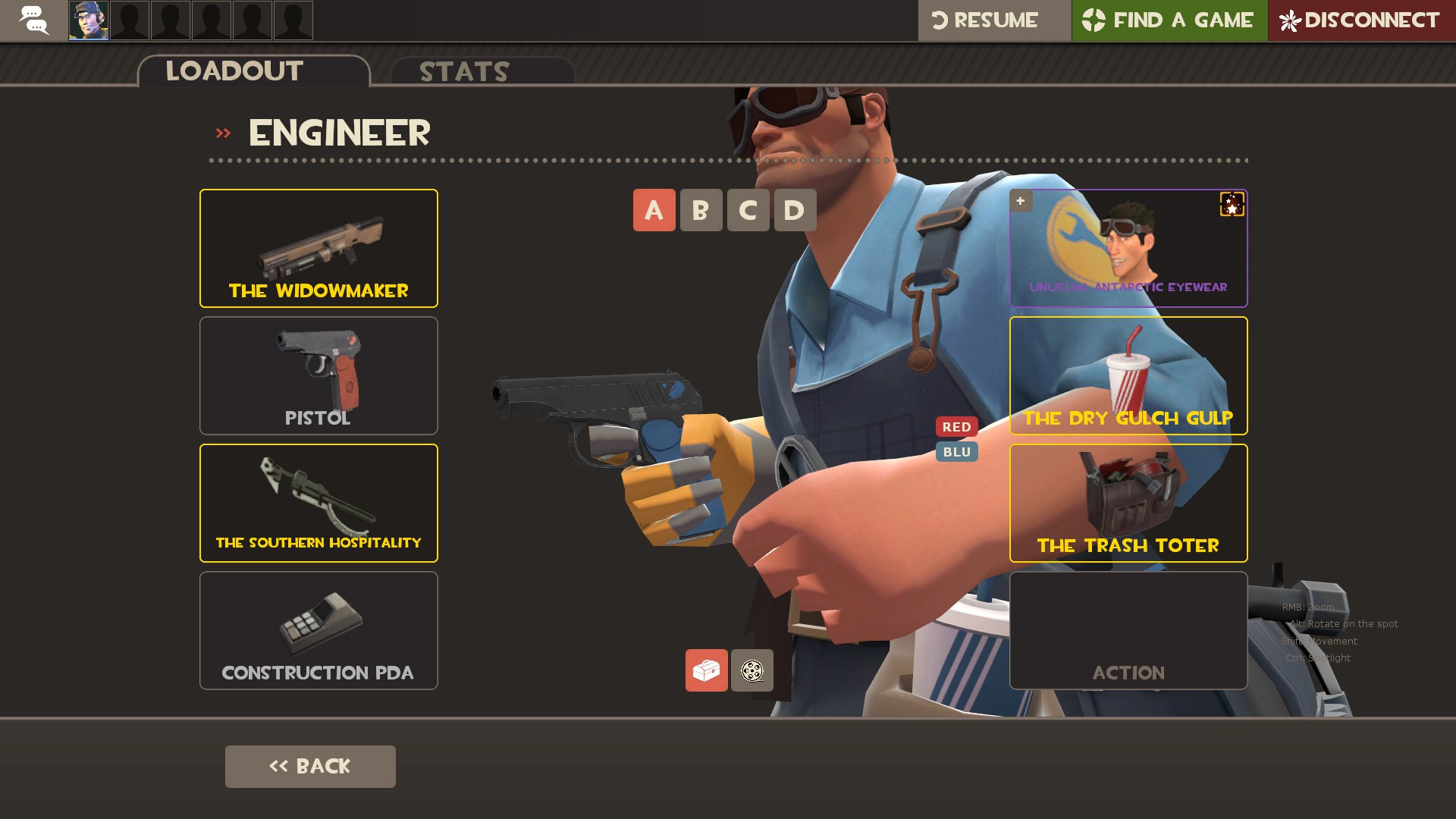Switch to loadout preset B
Screen dimensions: 1456x819
pyautogui.click(x=700, y=210)
